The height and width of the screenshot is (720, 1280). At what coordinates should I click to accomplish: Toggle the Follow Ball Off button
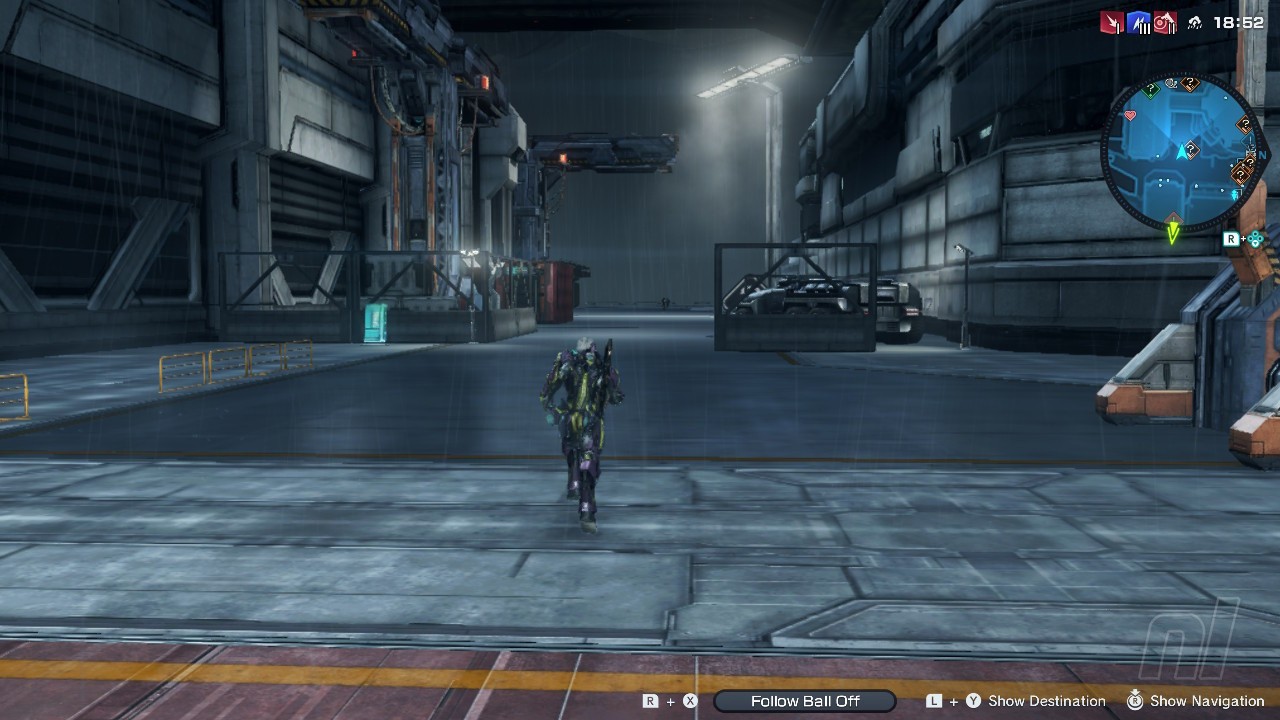click(805, 701)
